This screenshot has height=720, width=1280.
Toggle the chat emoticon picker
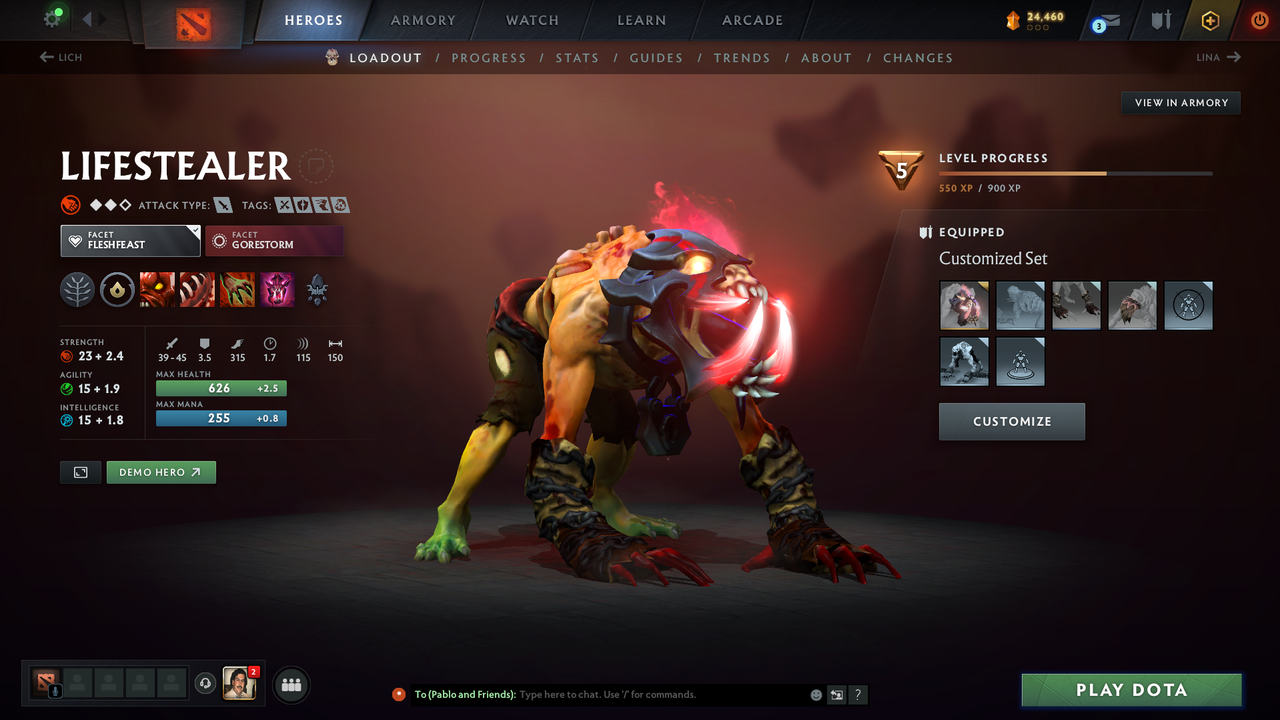(x=815, y=694)
